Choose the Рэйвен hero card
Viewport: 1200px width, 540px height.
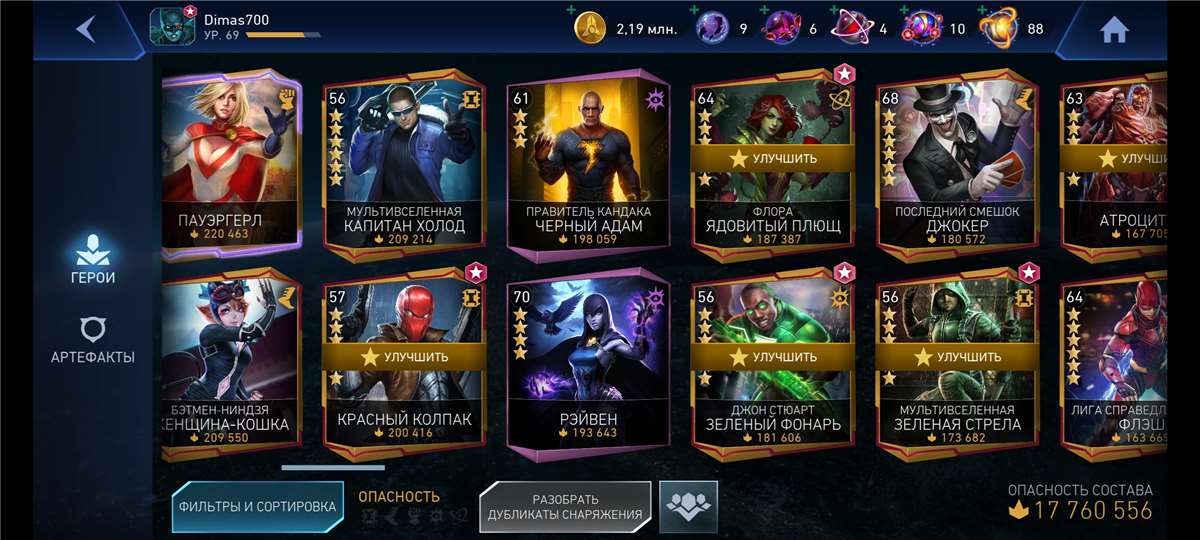(587, 365)
